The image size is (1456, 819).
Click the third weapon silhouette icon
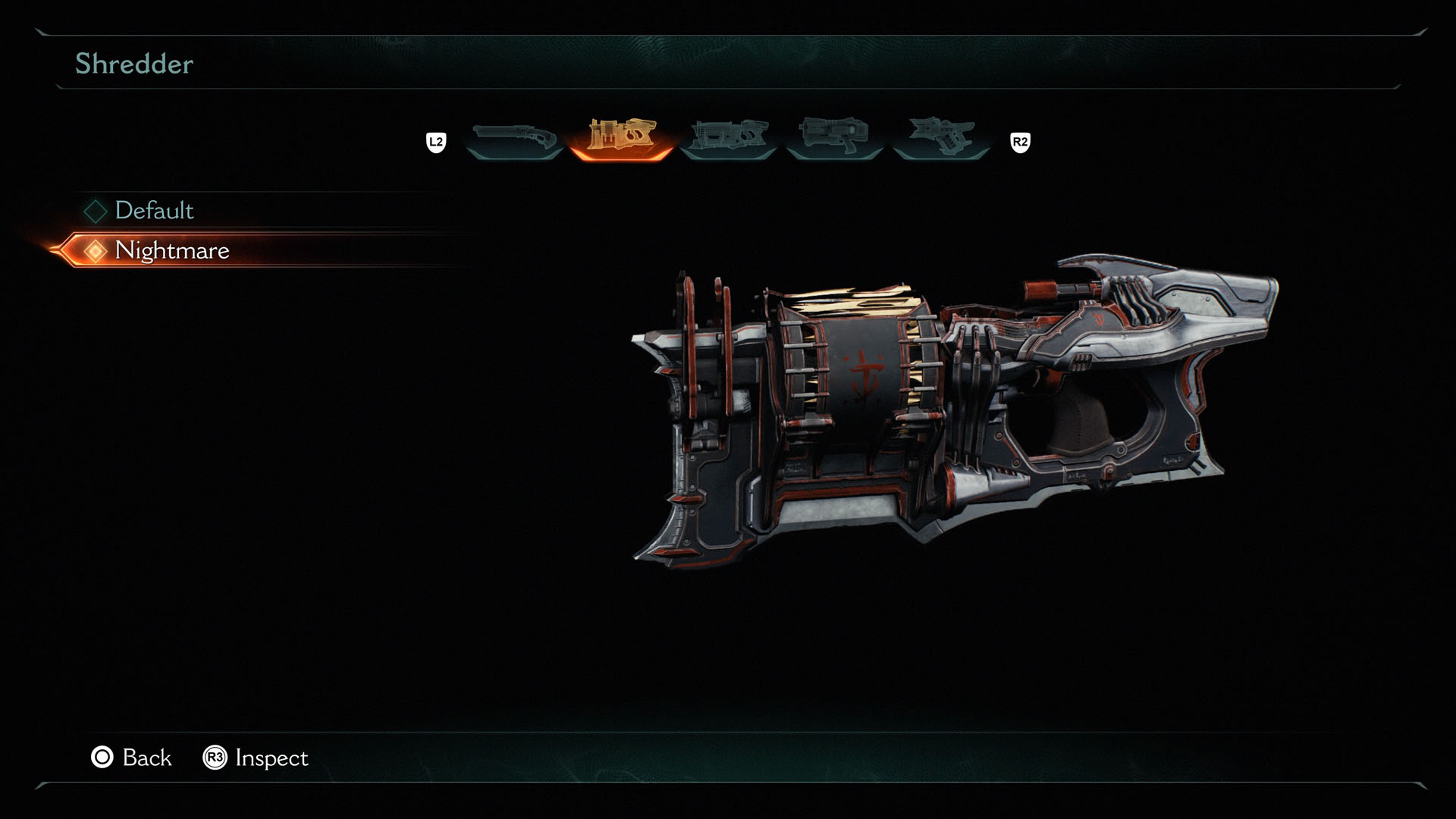[x=730, y=136]
